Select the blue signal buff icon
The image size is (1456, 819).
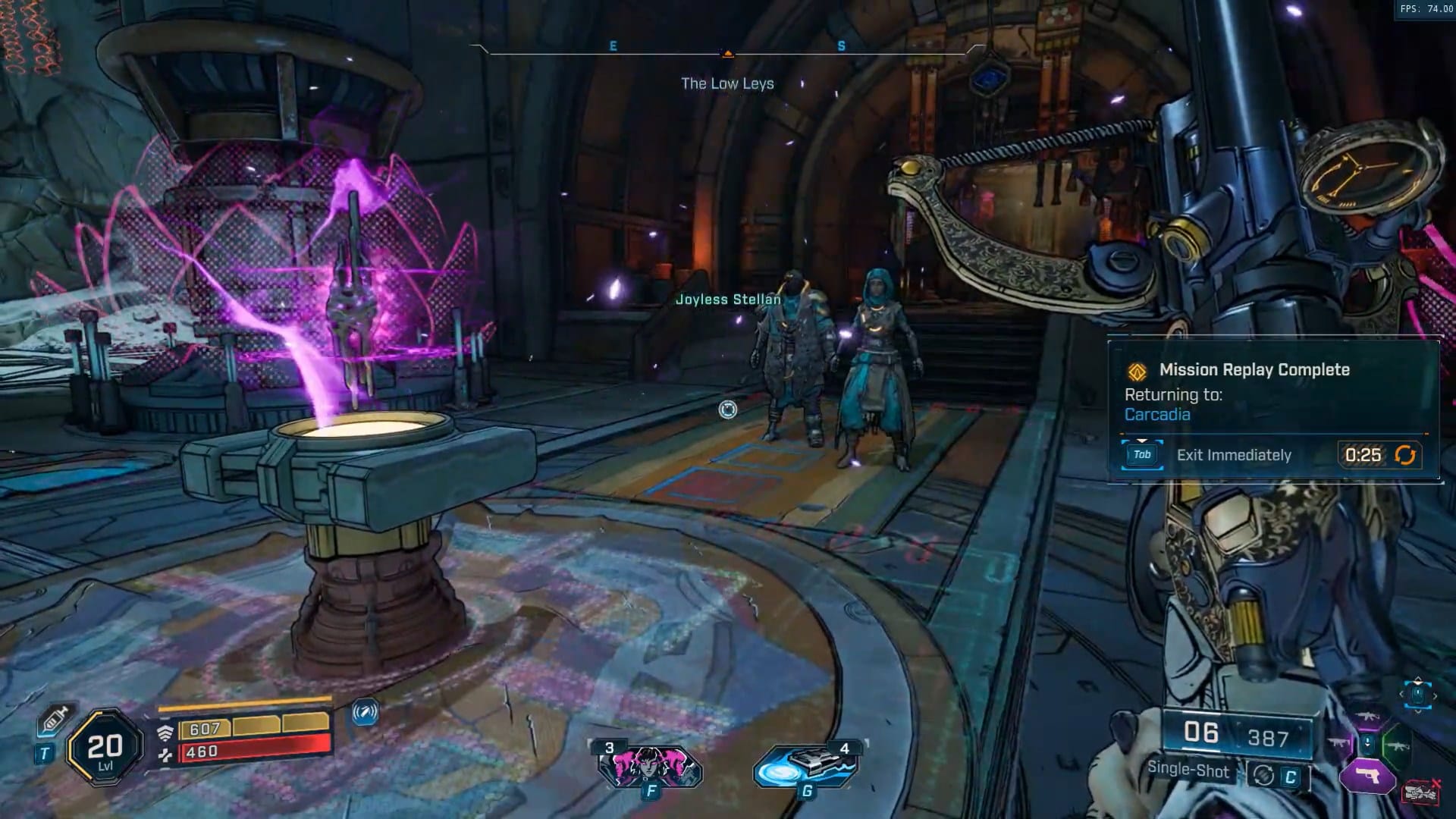(365, 712)
